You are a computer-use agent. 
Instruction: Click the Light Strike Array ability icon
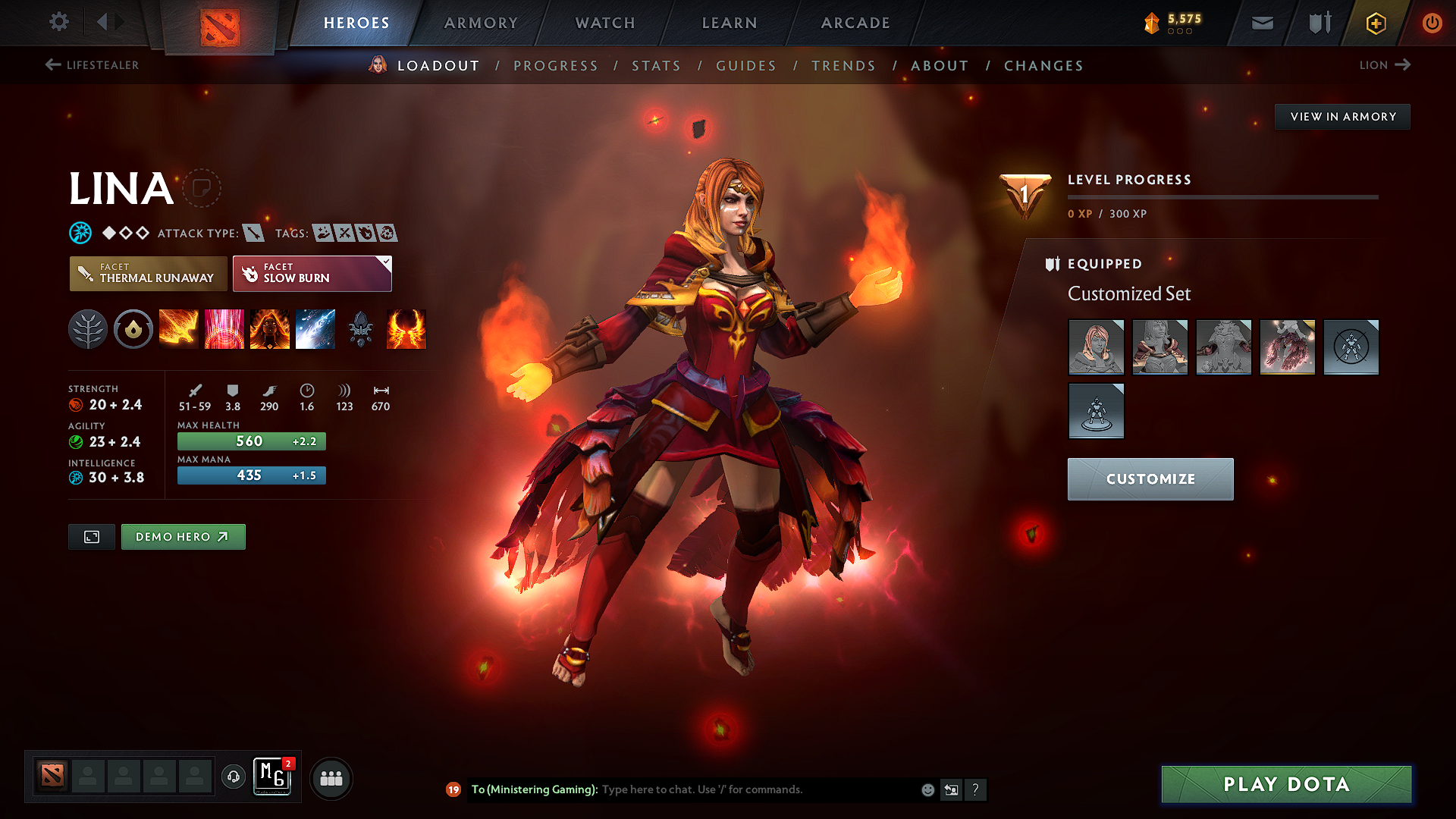click(224, 329)
